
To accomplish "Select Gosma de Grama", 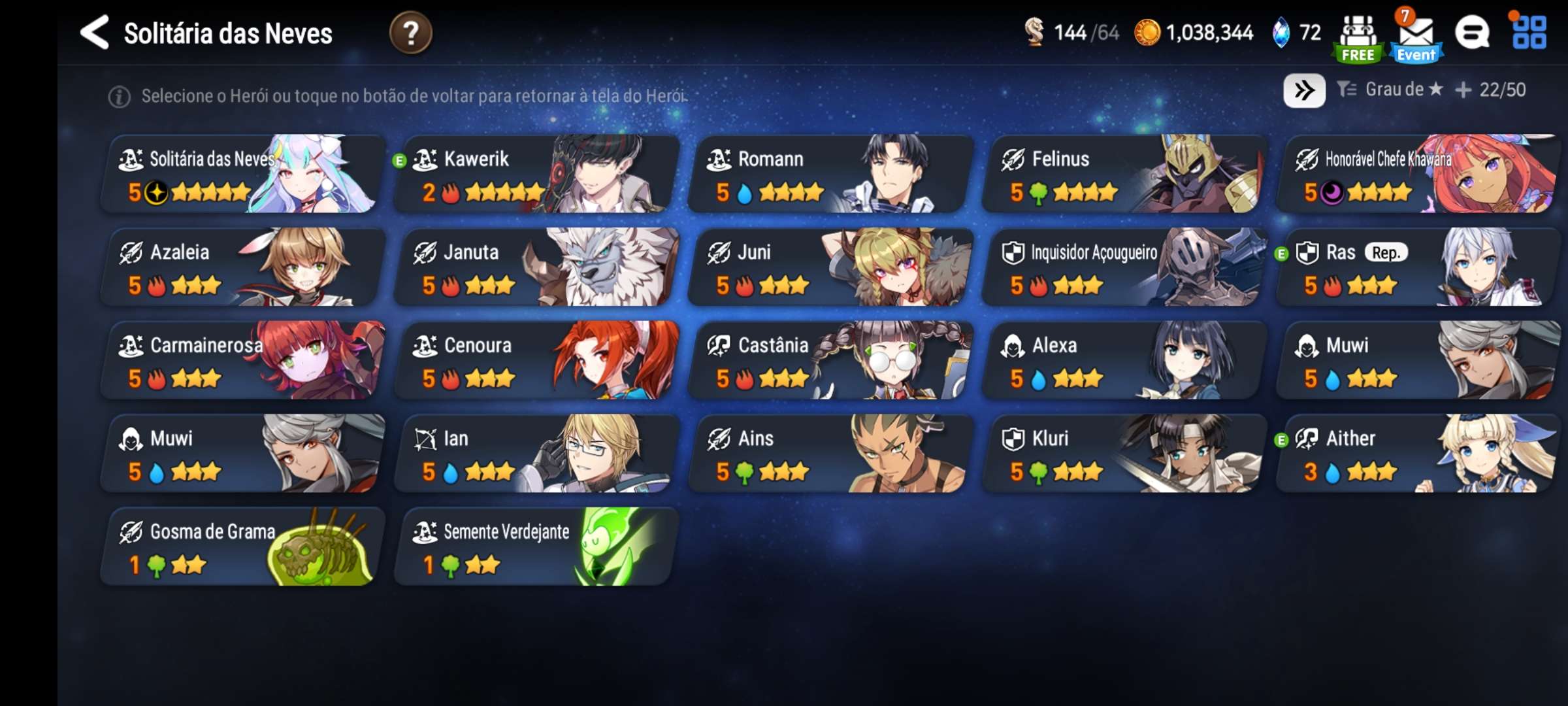I will [x=242, y=546].
